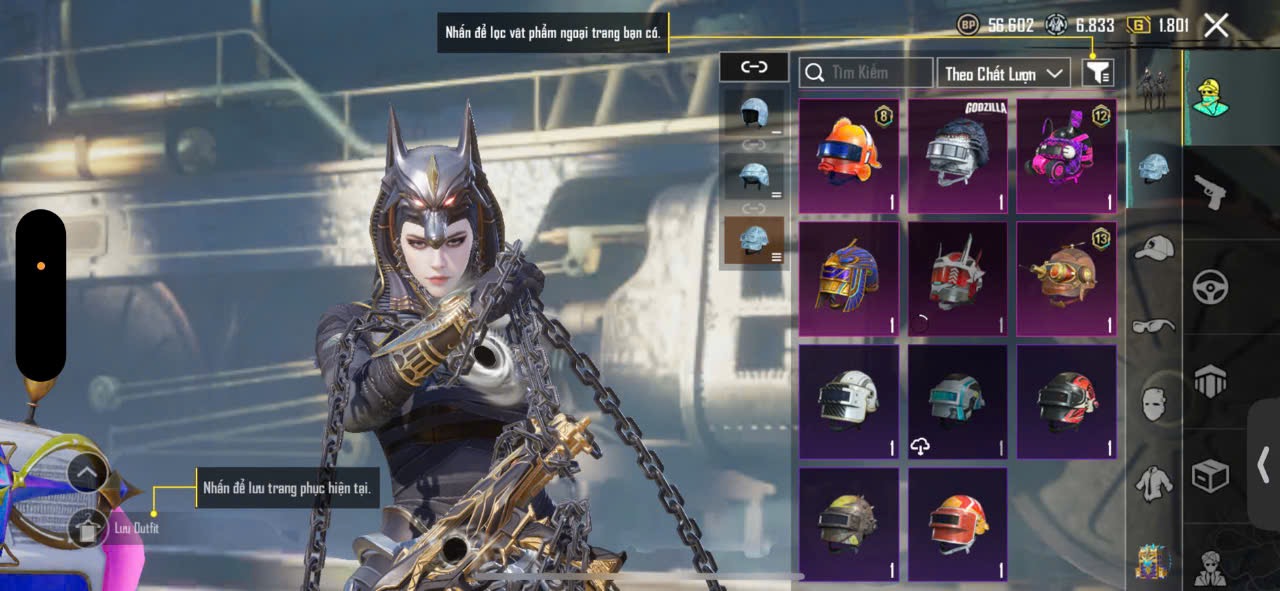This screenshot has width=1280, height=591.
Task: Open the Theo Chất Lượng sort dropdown
Action: pyautogui.click(x=1003, y=73)
